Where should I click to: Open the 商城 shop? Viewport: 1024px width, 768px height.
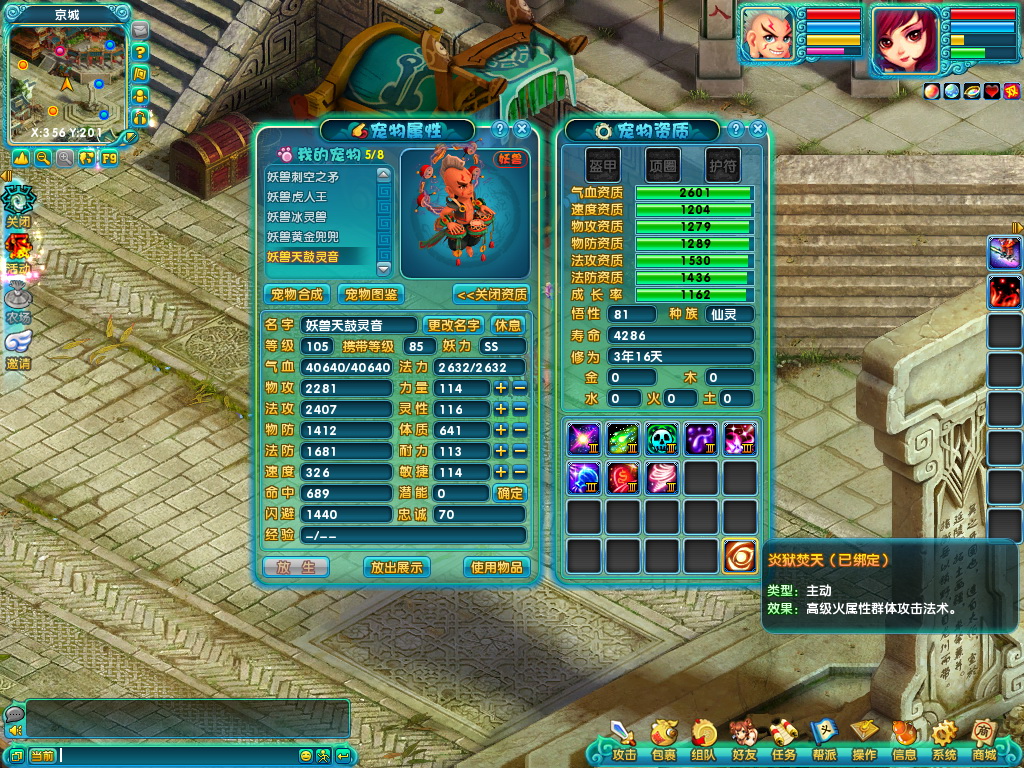coord(984,744)
